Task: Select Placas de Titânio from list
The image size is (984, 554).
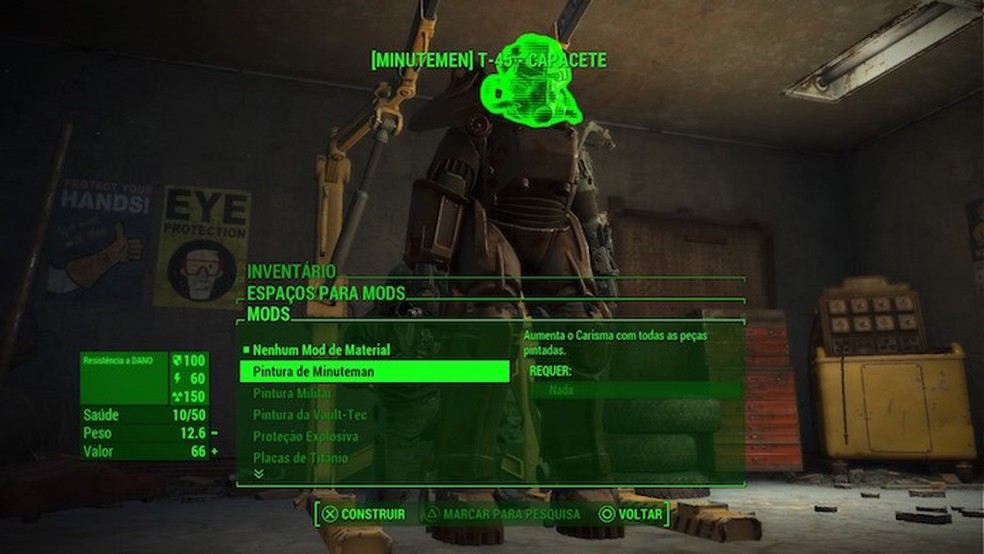Action: 300,458
